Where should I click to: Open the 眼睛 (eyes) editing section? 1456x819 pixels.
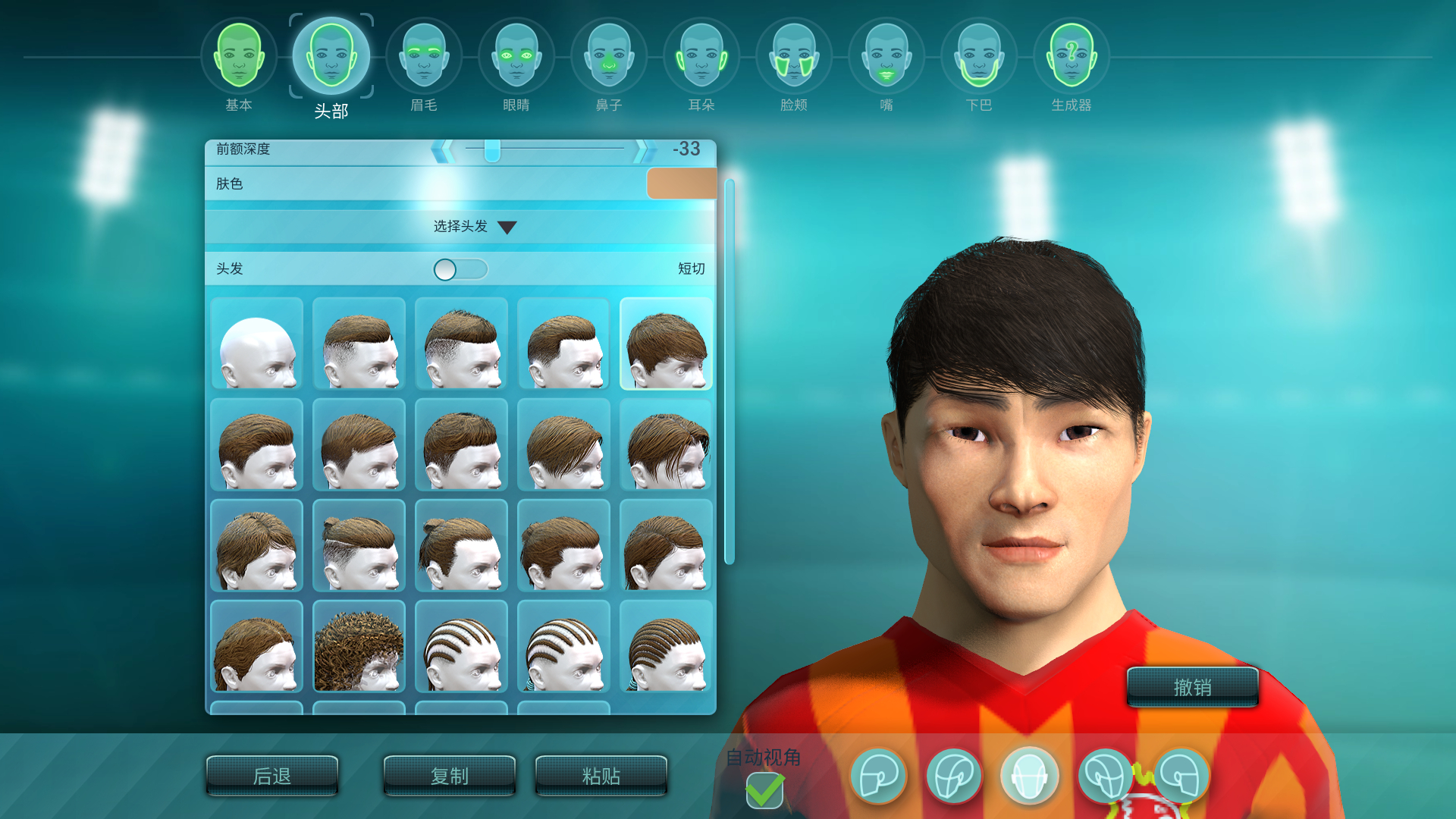(516, 57)
